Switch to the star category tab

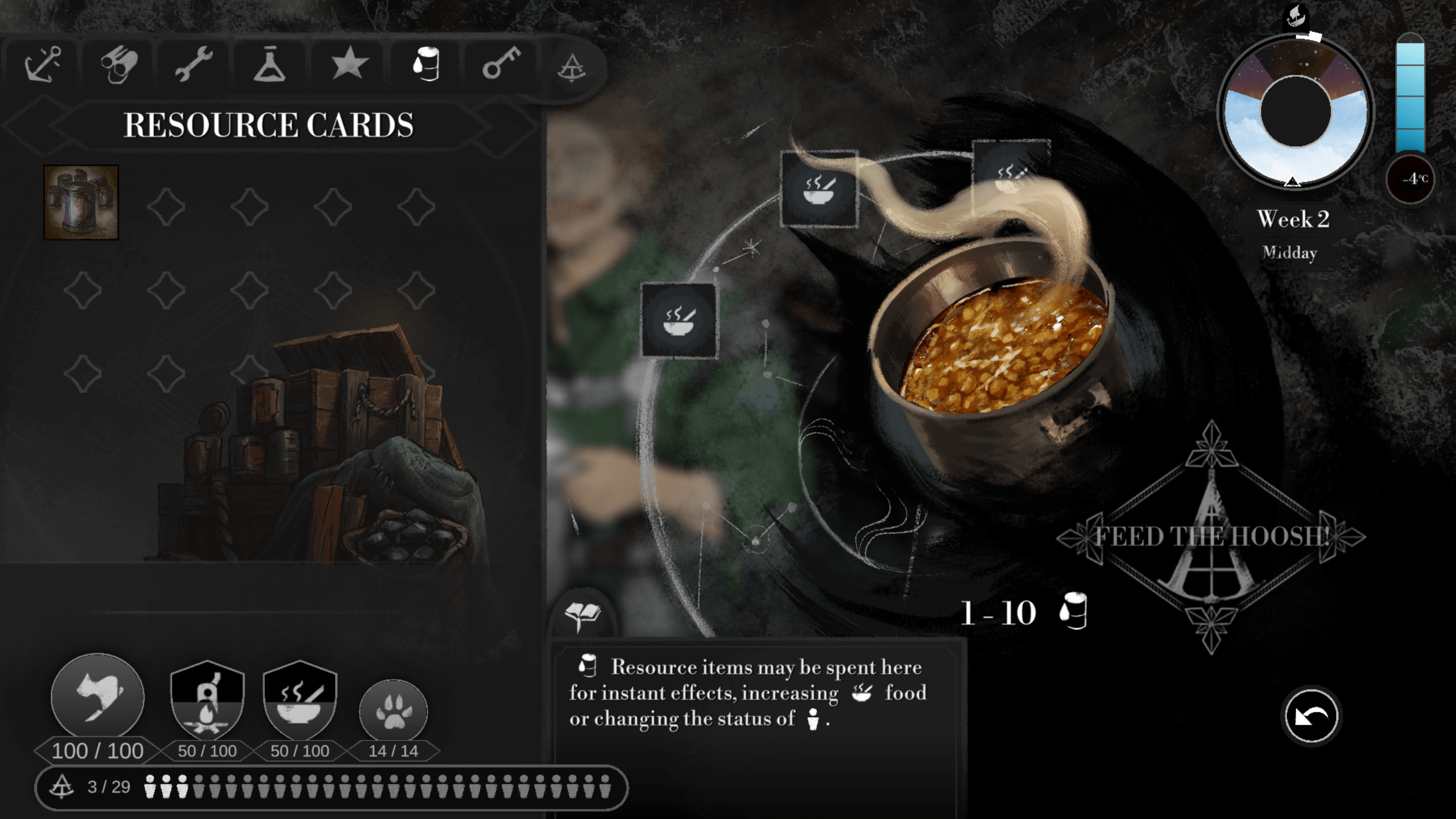(x=349, y=63)
